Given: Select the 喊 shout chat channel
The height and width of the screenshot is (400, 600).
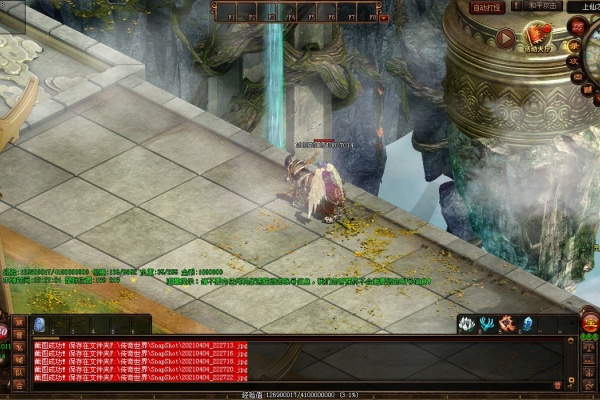Looking at the screenshot, I should tap(19, 358).
